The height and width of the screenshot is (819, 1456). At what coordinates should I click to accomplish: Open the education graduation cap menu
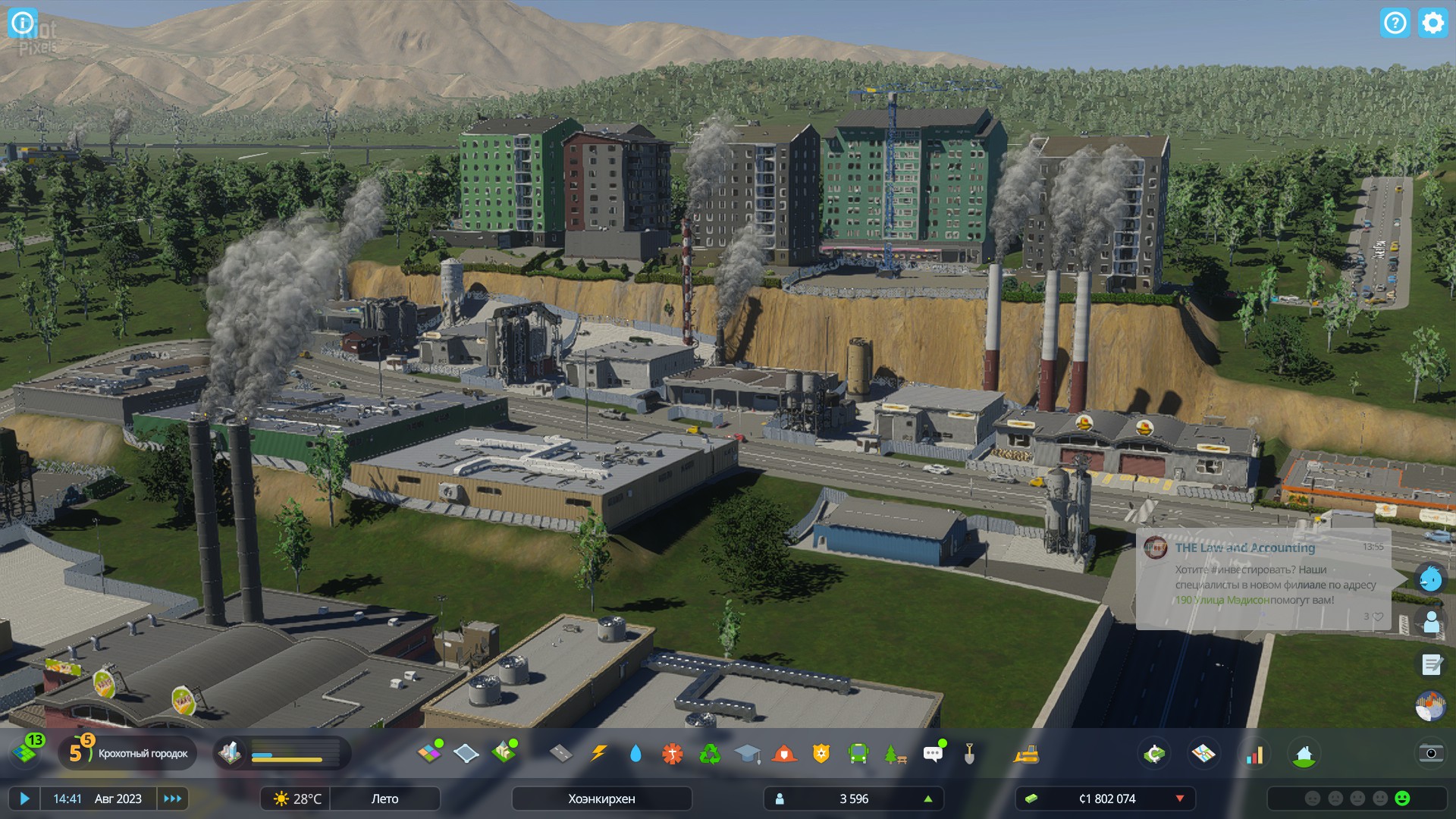(x=747, y=753)
